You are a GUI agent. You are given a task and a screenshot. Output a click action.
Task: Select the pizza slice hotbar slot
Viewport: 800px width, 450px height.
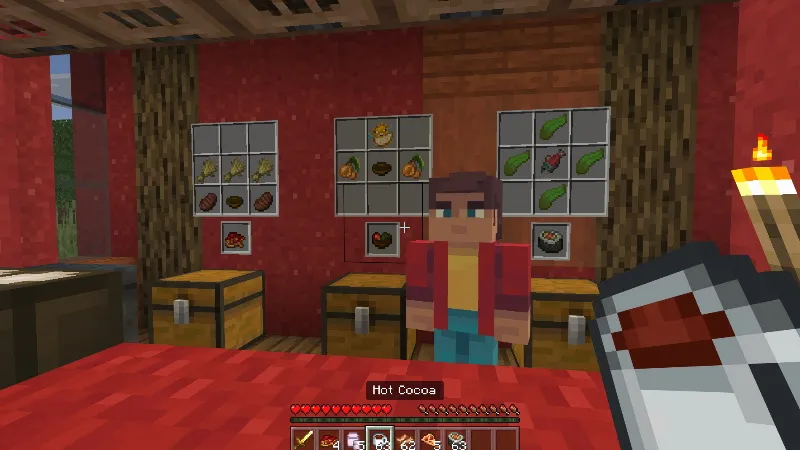tap(430, 439)
